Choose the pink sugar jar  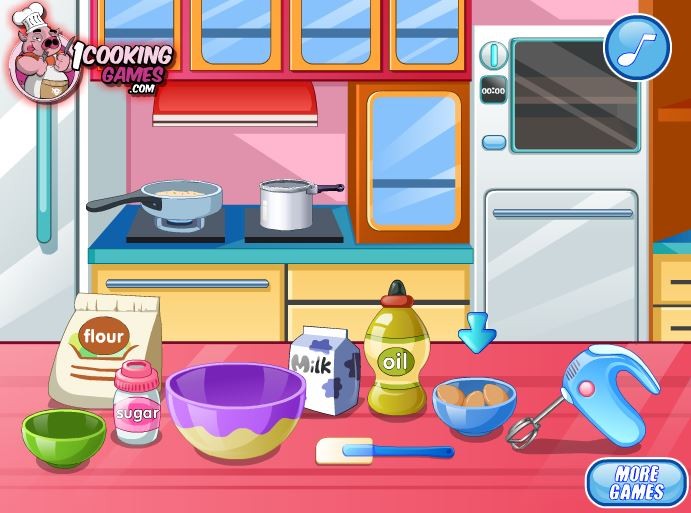coord(136,405)
